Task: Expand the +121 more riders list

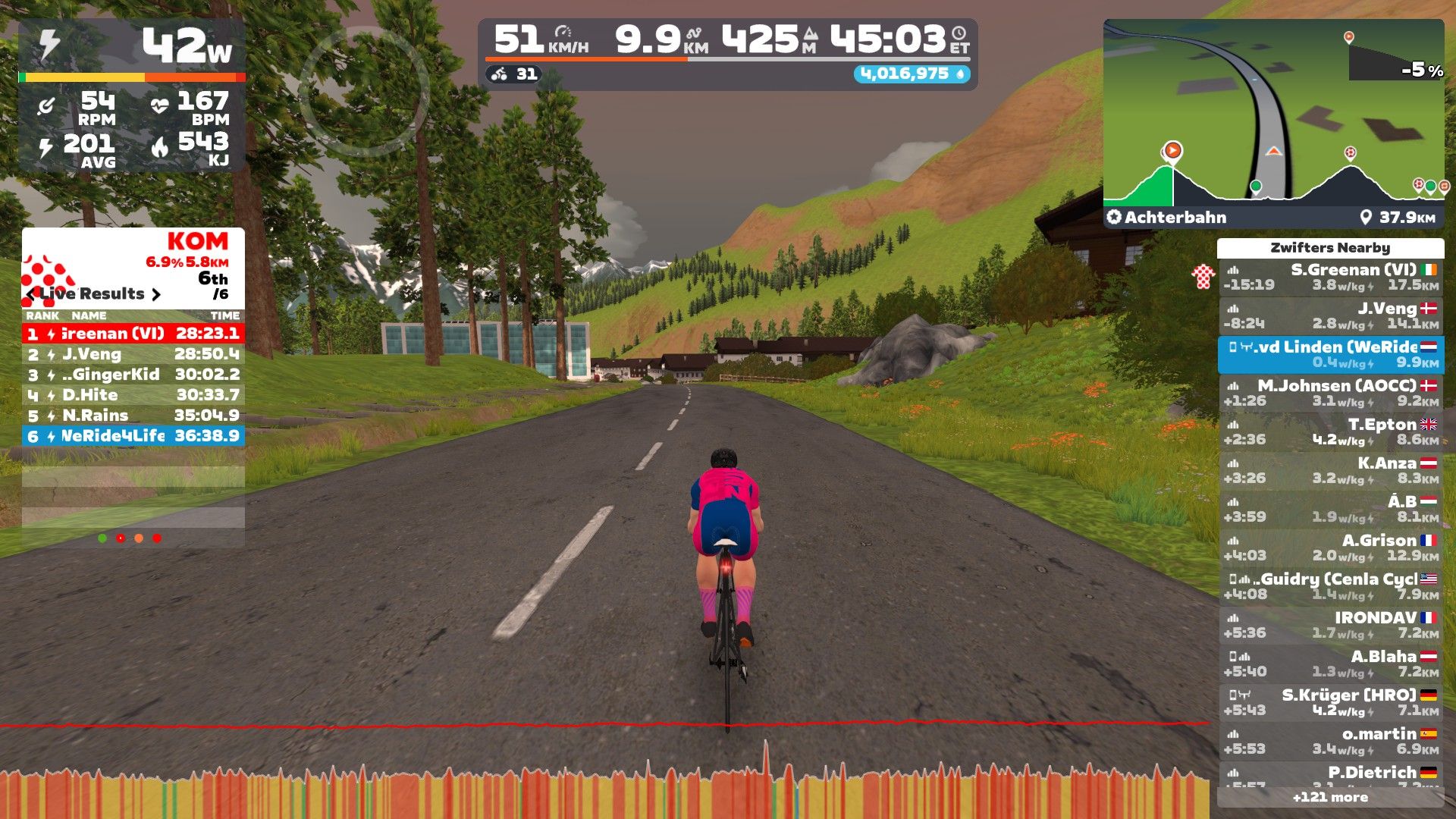Action: (1330, 797)
